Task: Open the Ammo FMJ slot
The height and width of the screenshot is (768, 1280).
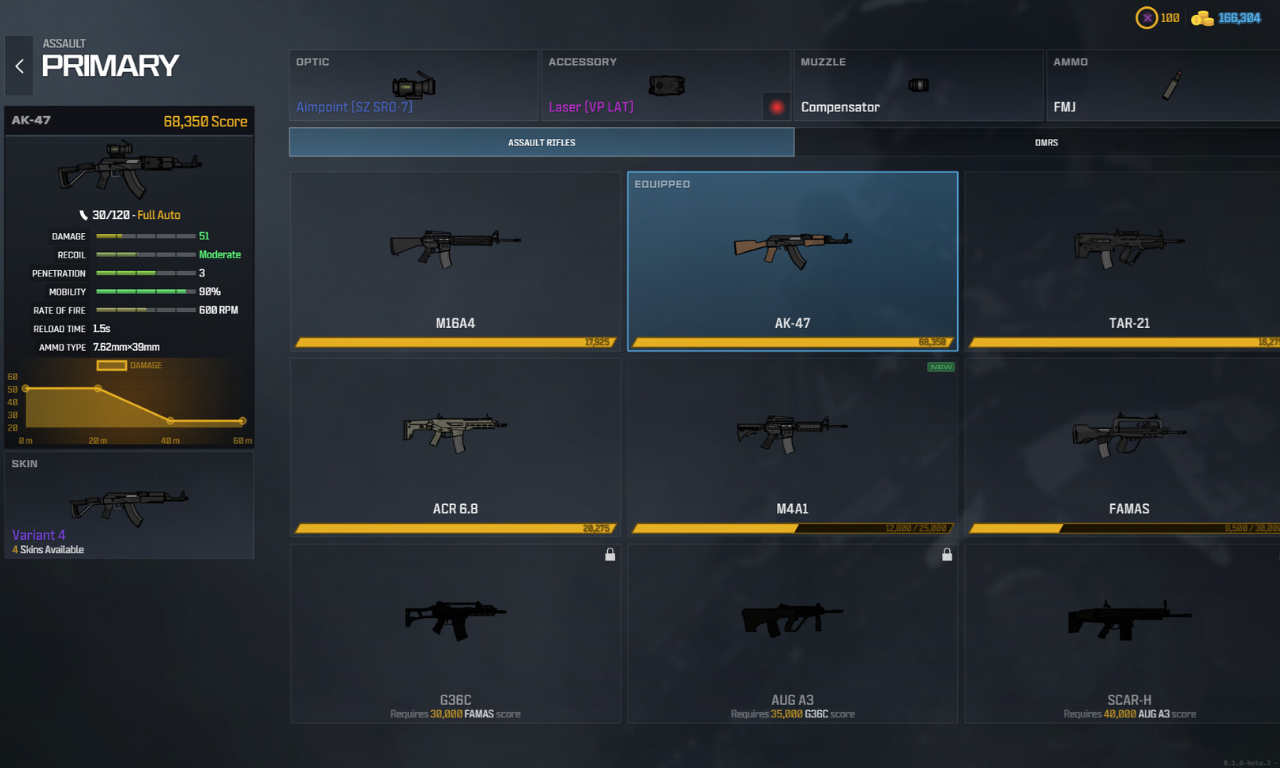Action: tap(1160, 86)
